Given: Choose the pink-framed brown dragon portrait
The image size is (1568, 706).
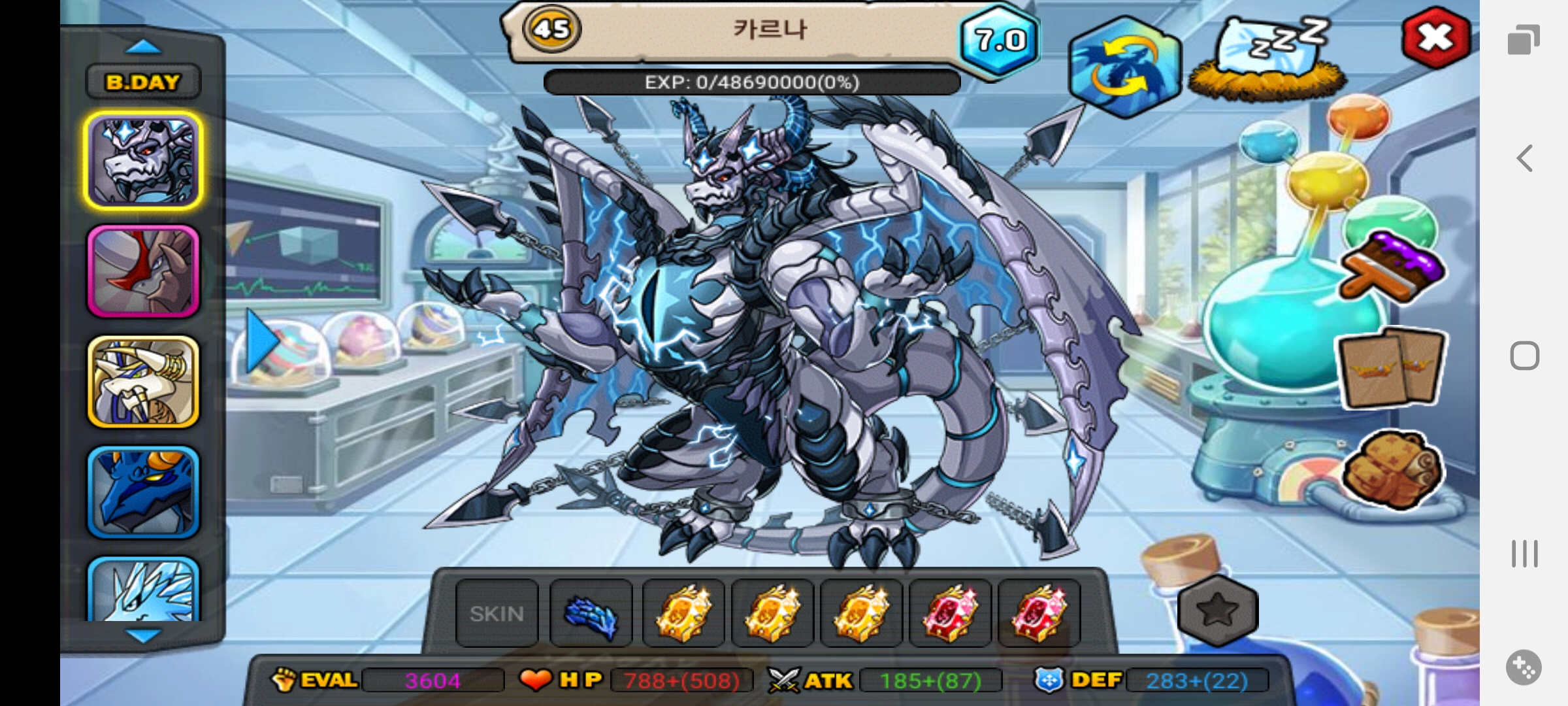Looking at the screenshot, I should point(143,271).
